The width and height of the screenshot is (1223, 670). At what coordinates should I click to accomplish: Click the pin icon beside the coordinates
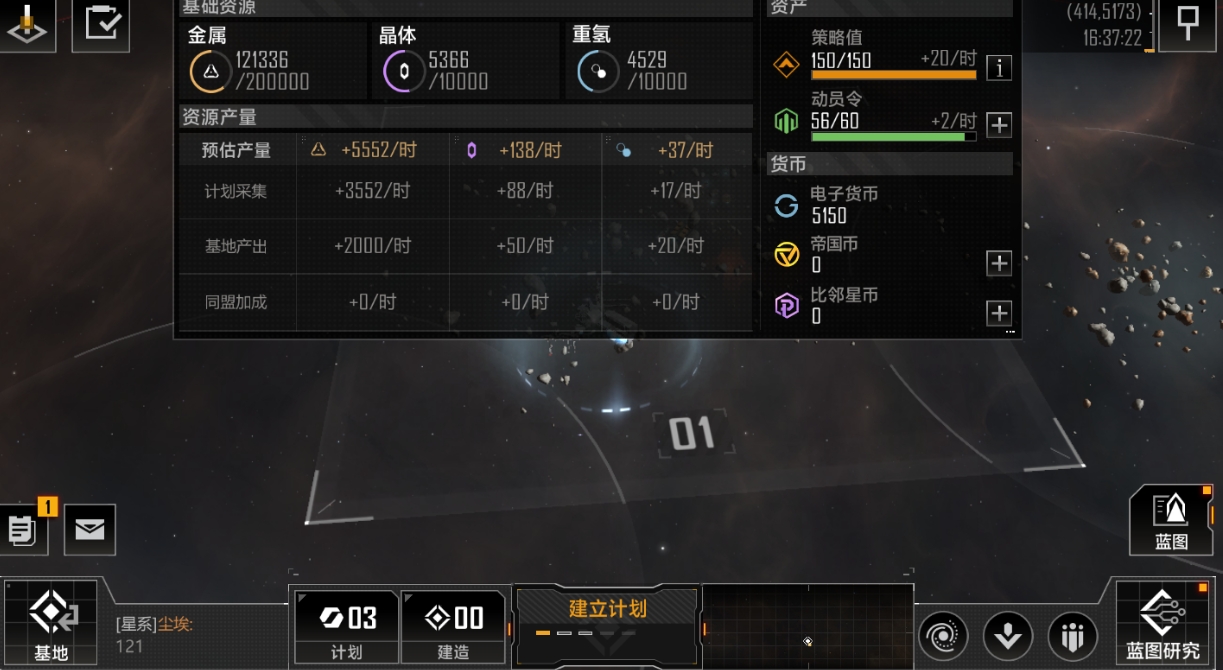coord(1187,23)
